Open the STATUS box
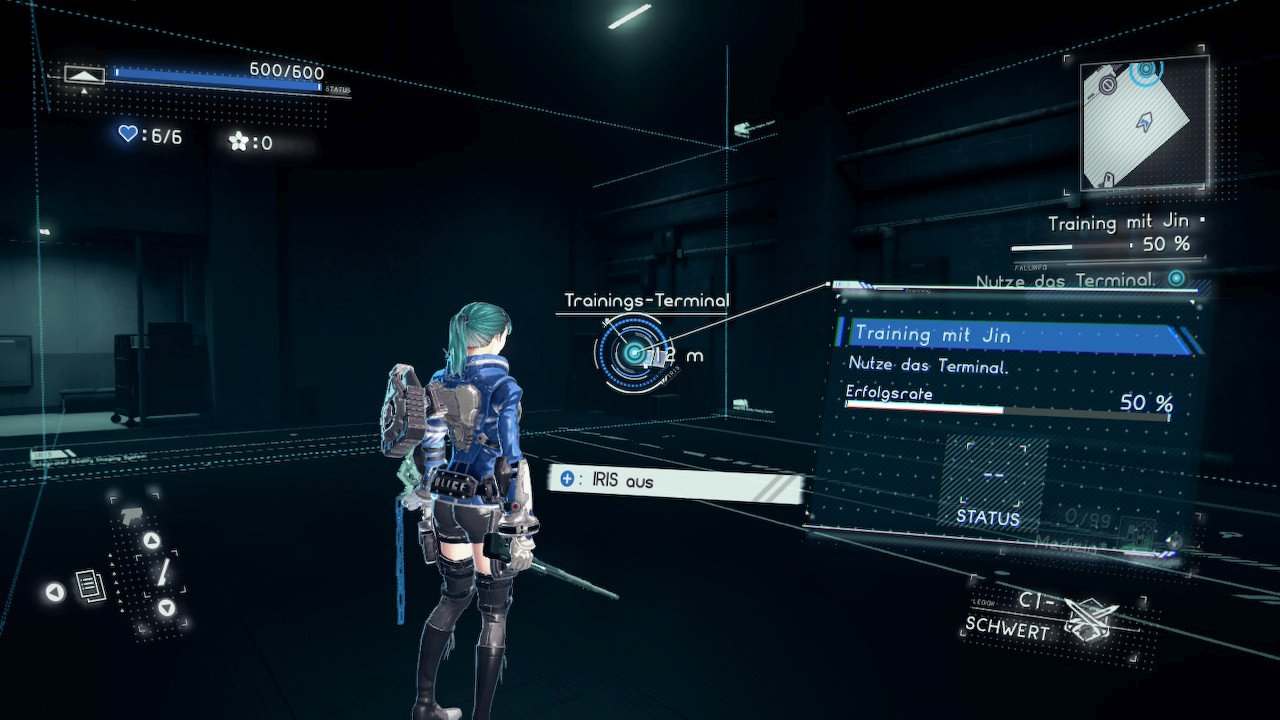 992,485
